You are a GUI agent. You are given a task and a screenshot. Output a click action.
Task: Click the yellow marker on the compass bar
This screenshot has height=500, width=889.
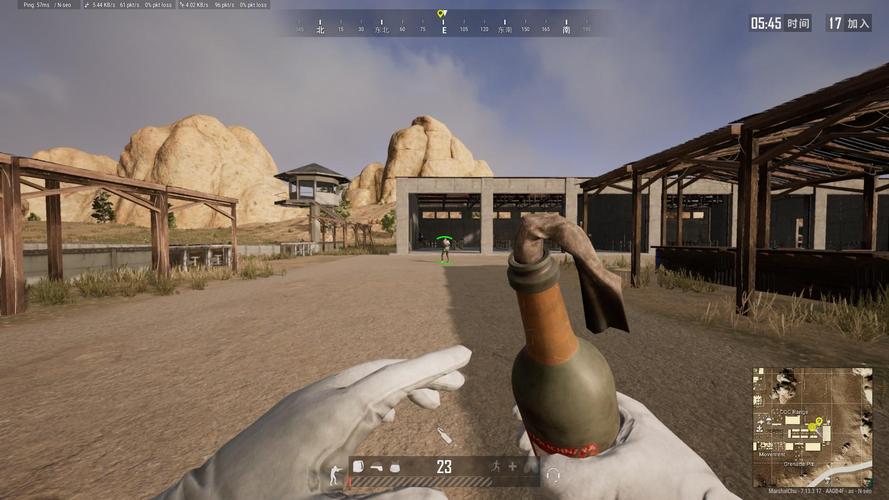pyautogui.click(x=442, y=15)
